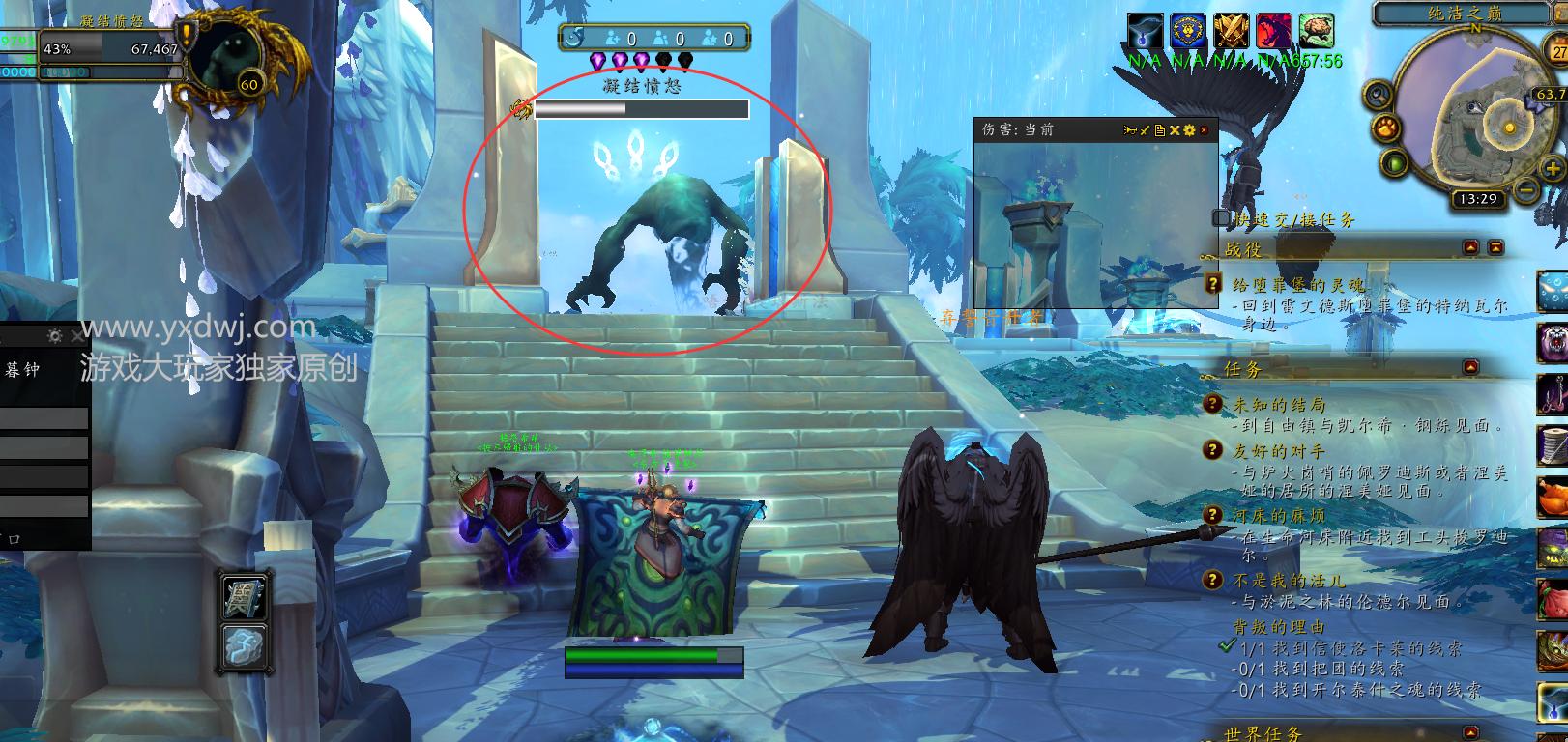The width and height of the screenshot is (1568, 742).
Task: Choose the 河床的麻烦 quest
Action: point(1279,516)
